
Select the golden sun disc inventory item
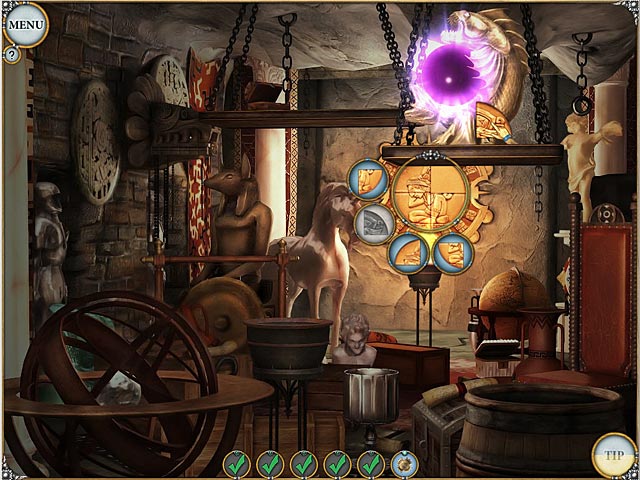[x=406, y=463]
